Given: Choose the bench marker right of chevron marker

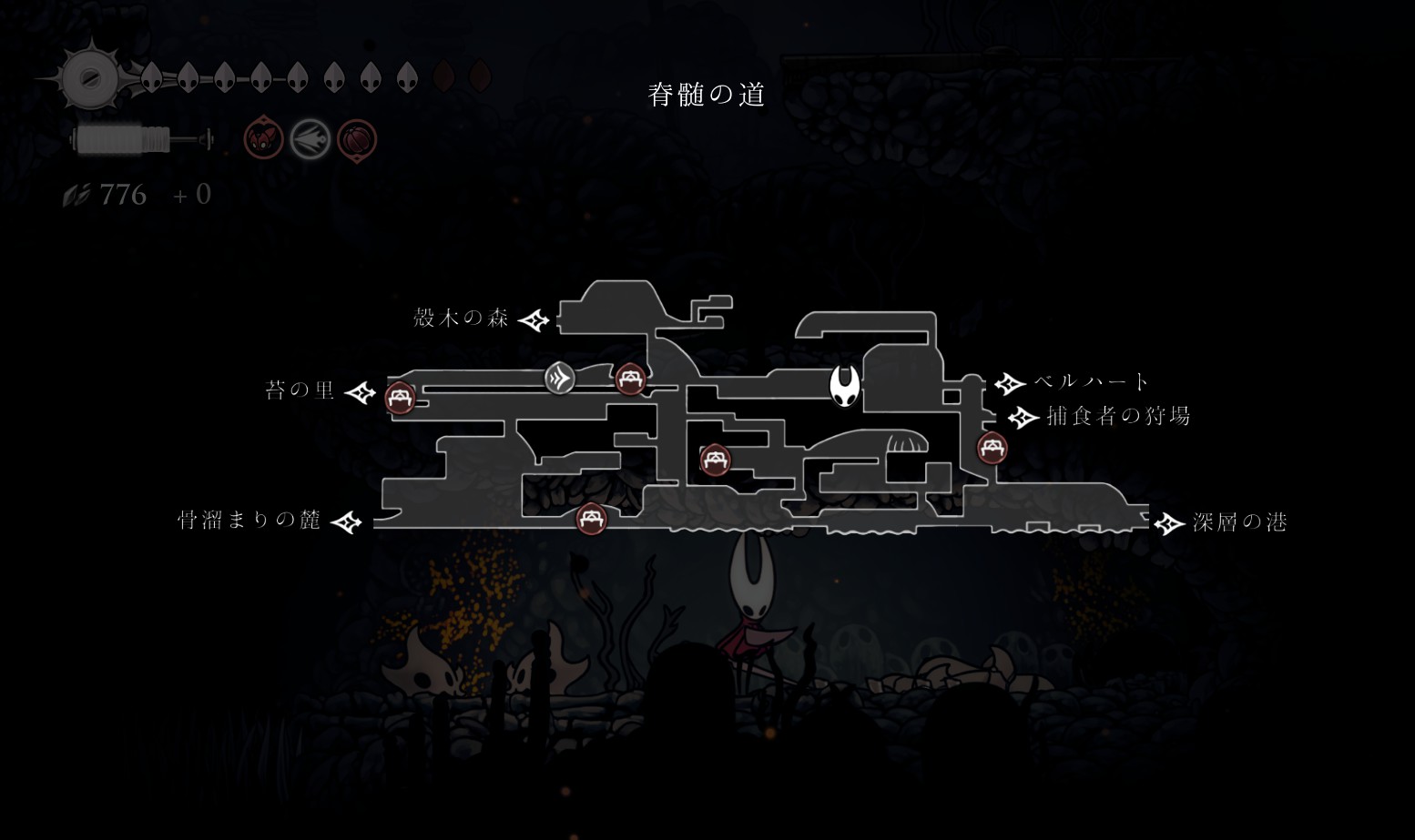Looking at the screenshot, I should pyautogui.click(x=630, y=379).
